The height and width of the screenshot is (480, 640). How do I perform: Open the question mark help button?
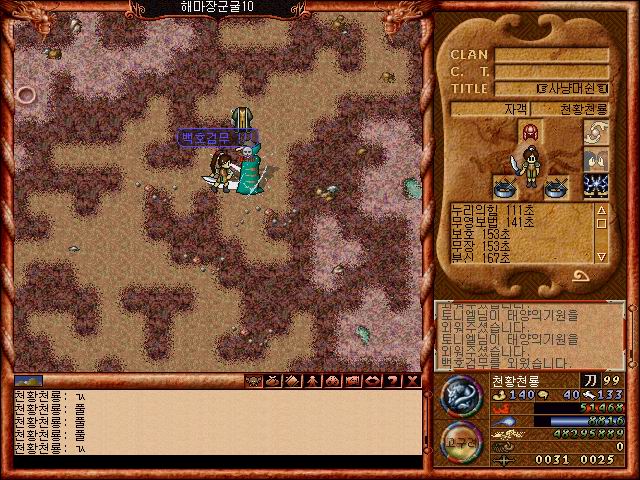pos(392,380)
